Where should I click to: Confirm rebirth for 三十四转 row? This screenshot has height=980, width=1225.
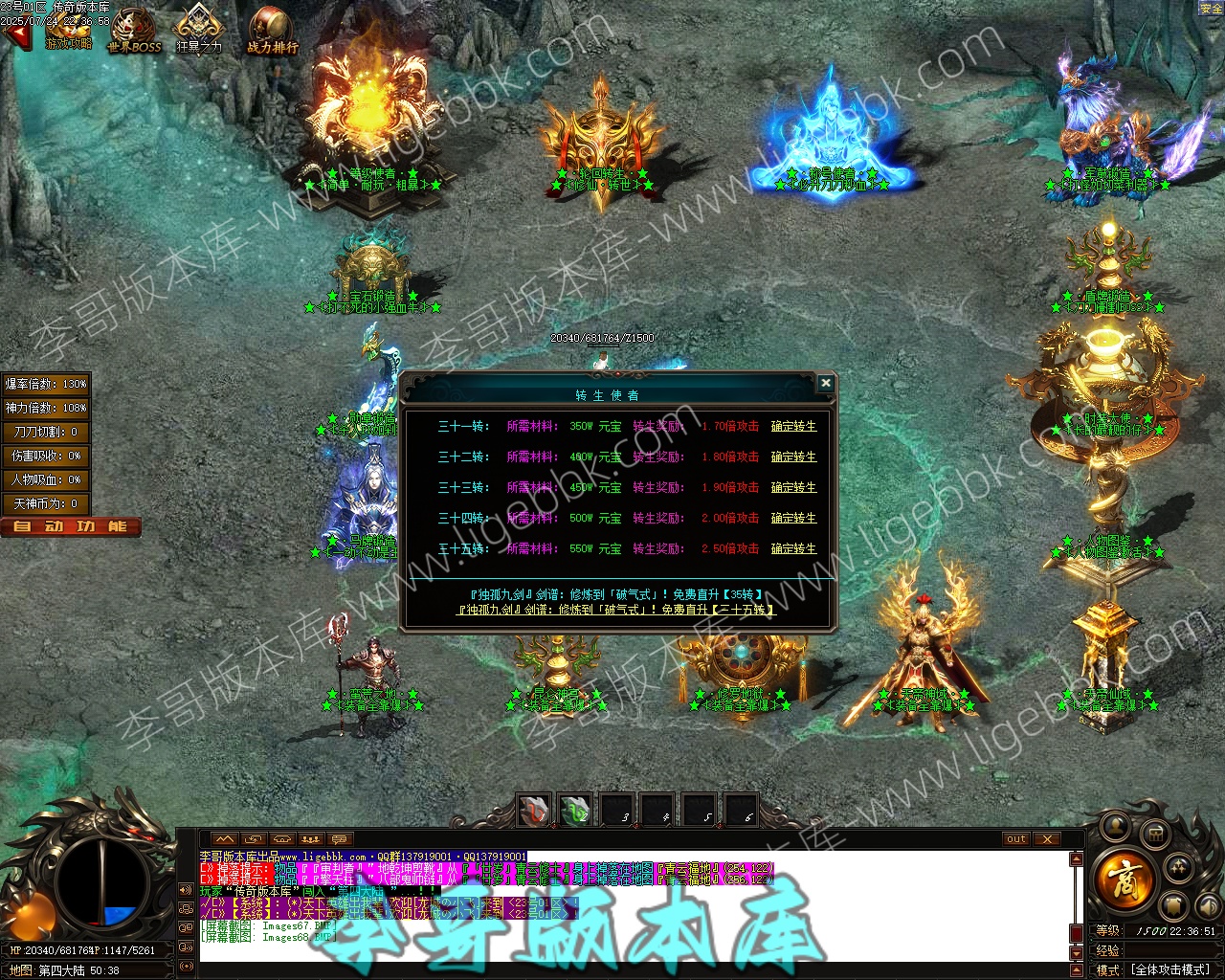click(x=793, y=519)
